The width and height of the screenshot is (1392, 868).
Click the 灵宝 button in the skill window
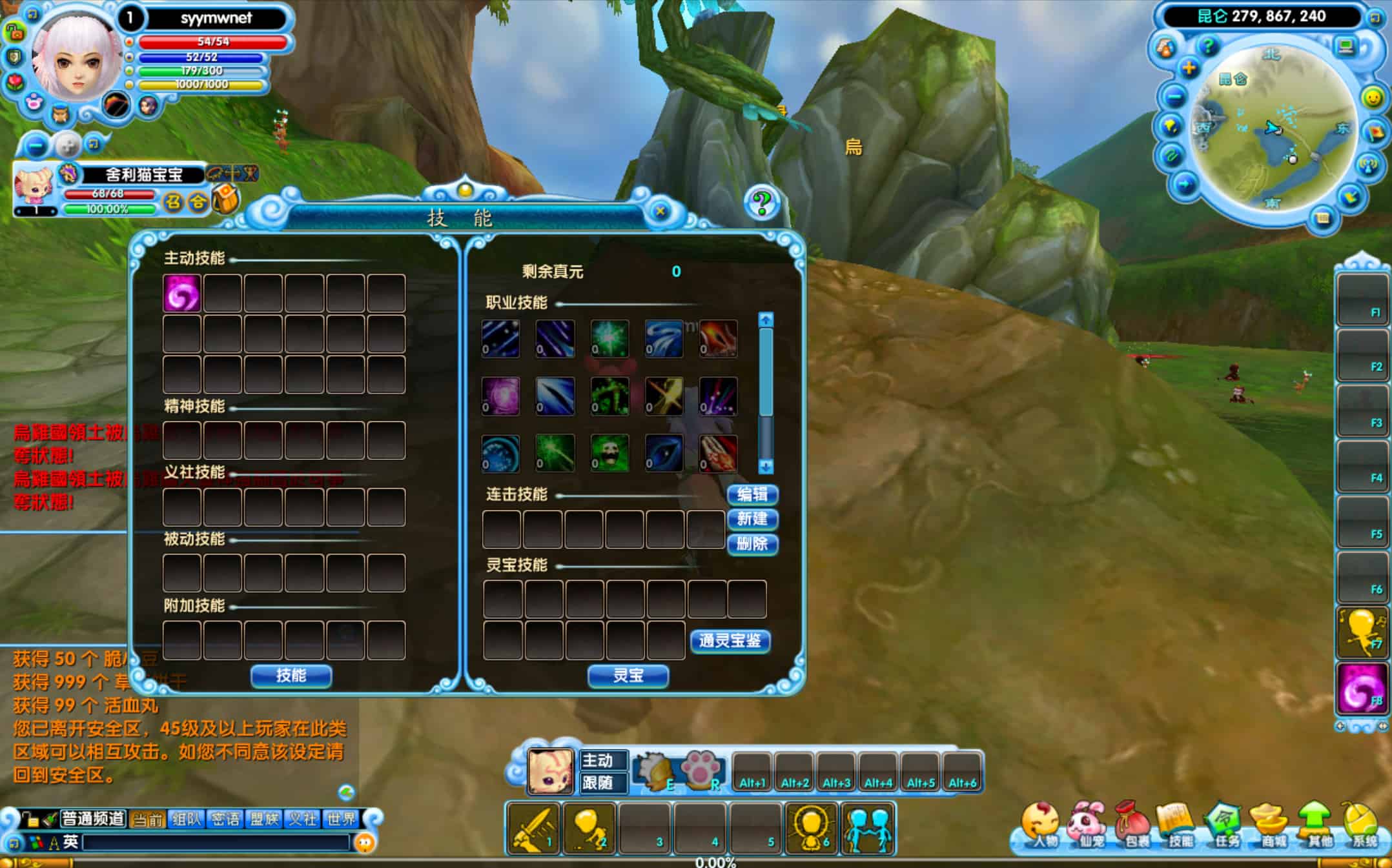point(628,675)
